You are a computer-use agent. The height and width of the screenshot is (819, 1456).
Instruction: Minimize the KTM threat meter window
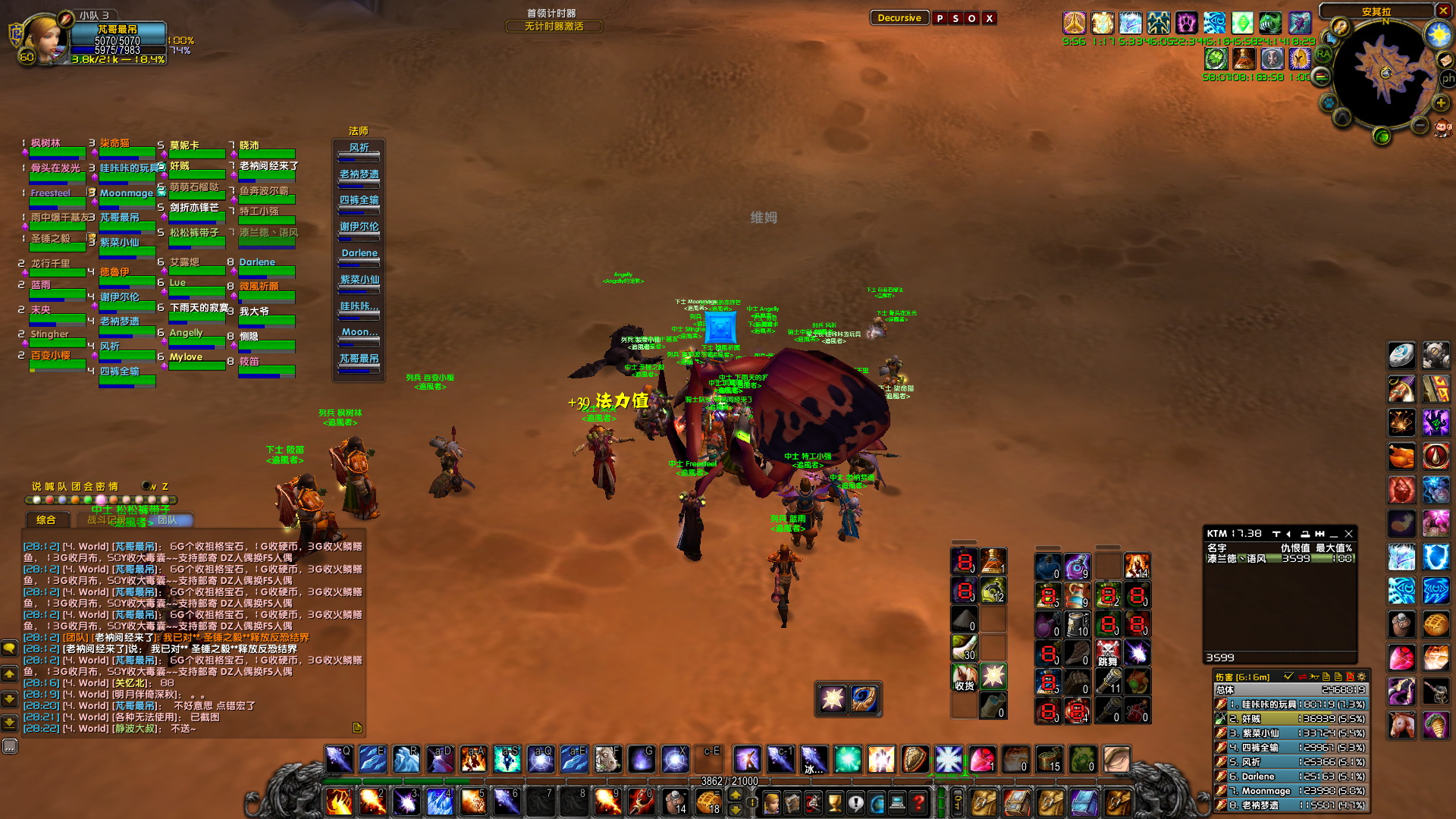click(1333, 536)
